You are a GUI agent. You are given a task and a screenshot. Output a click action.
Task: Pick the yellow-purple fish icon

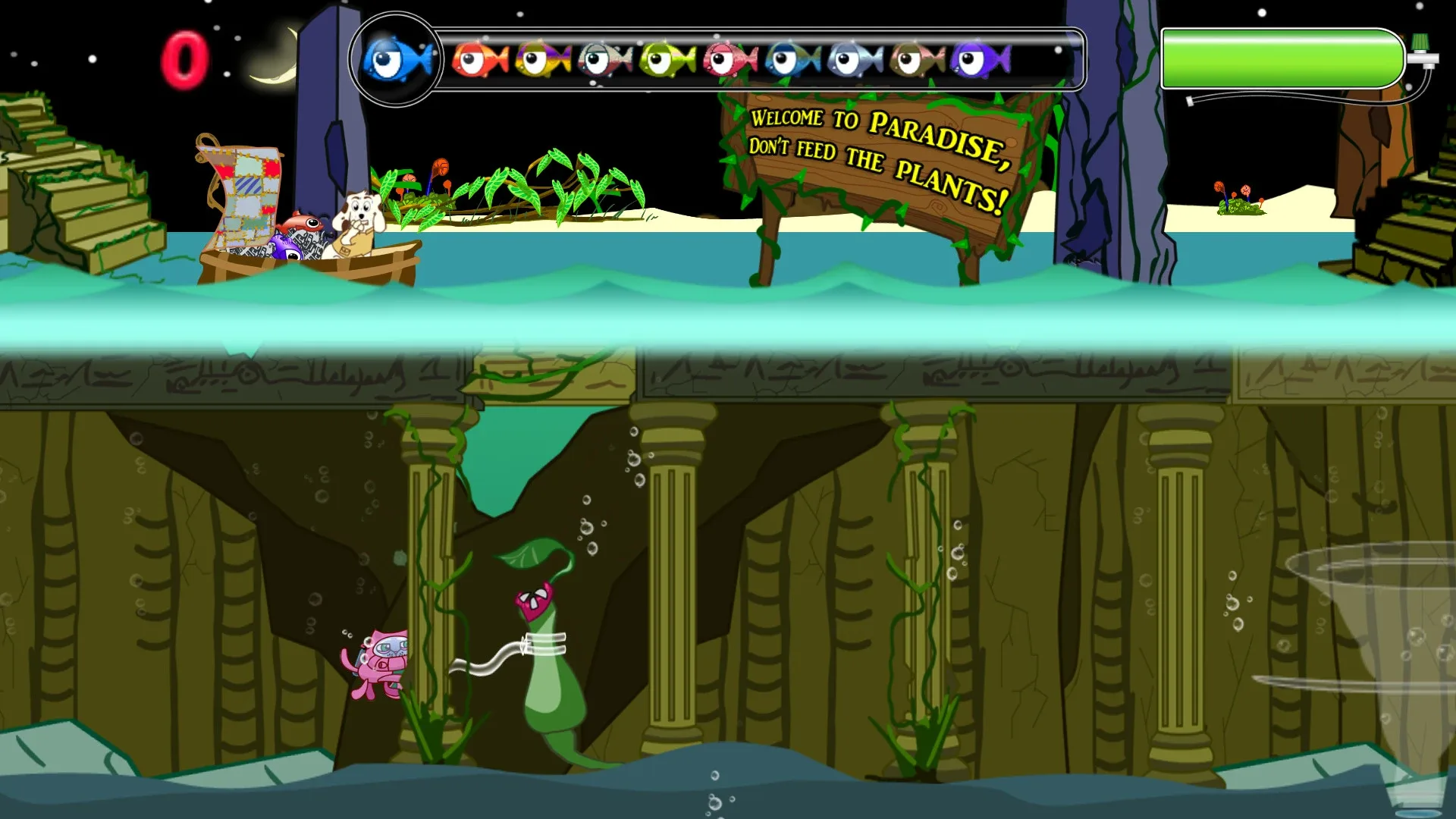point(540,61)
